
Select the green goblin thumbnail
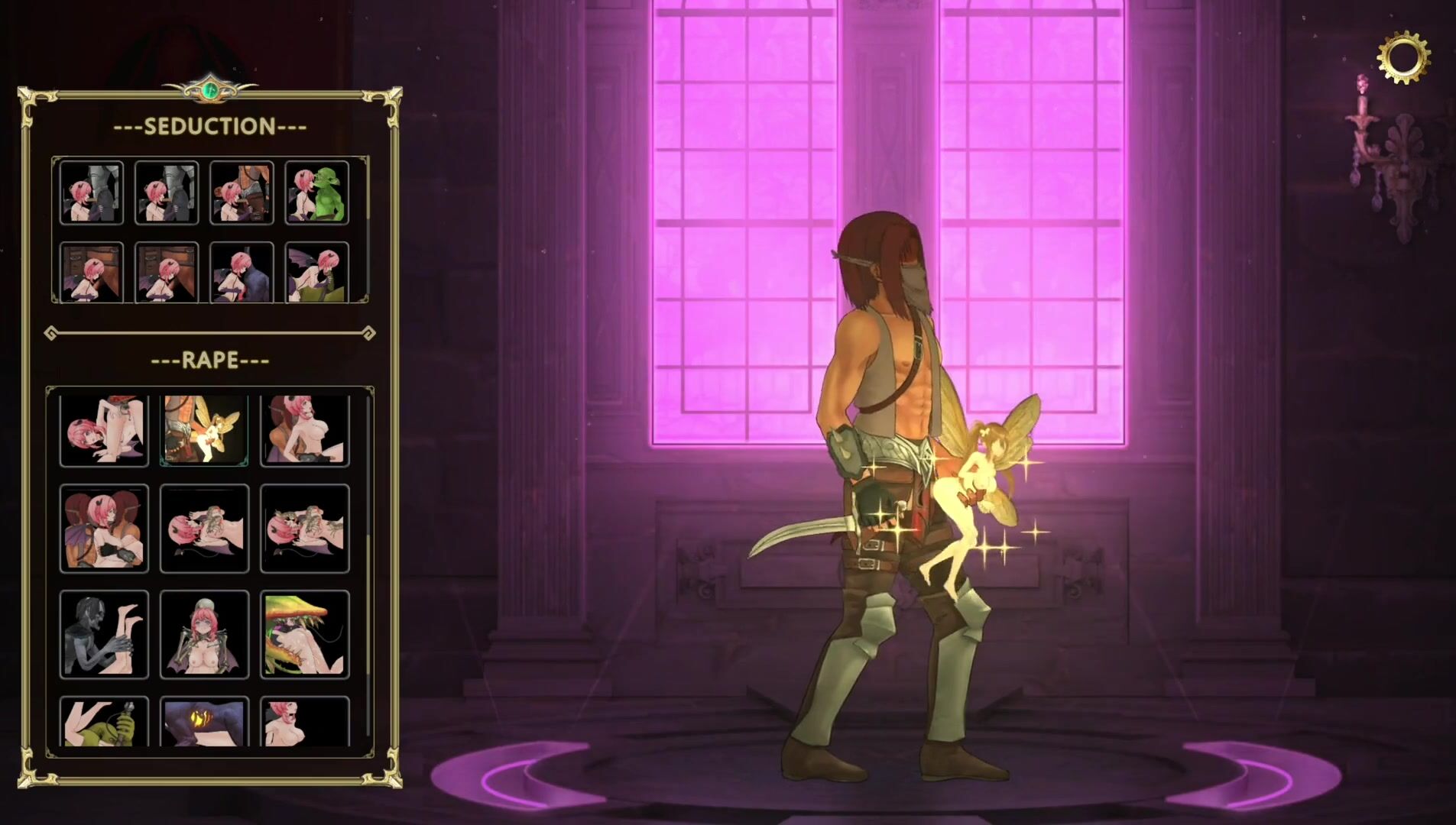click(317, 192)
